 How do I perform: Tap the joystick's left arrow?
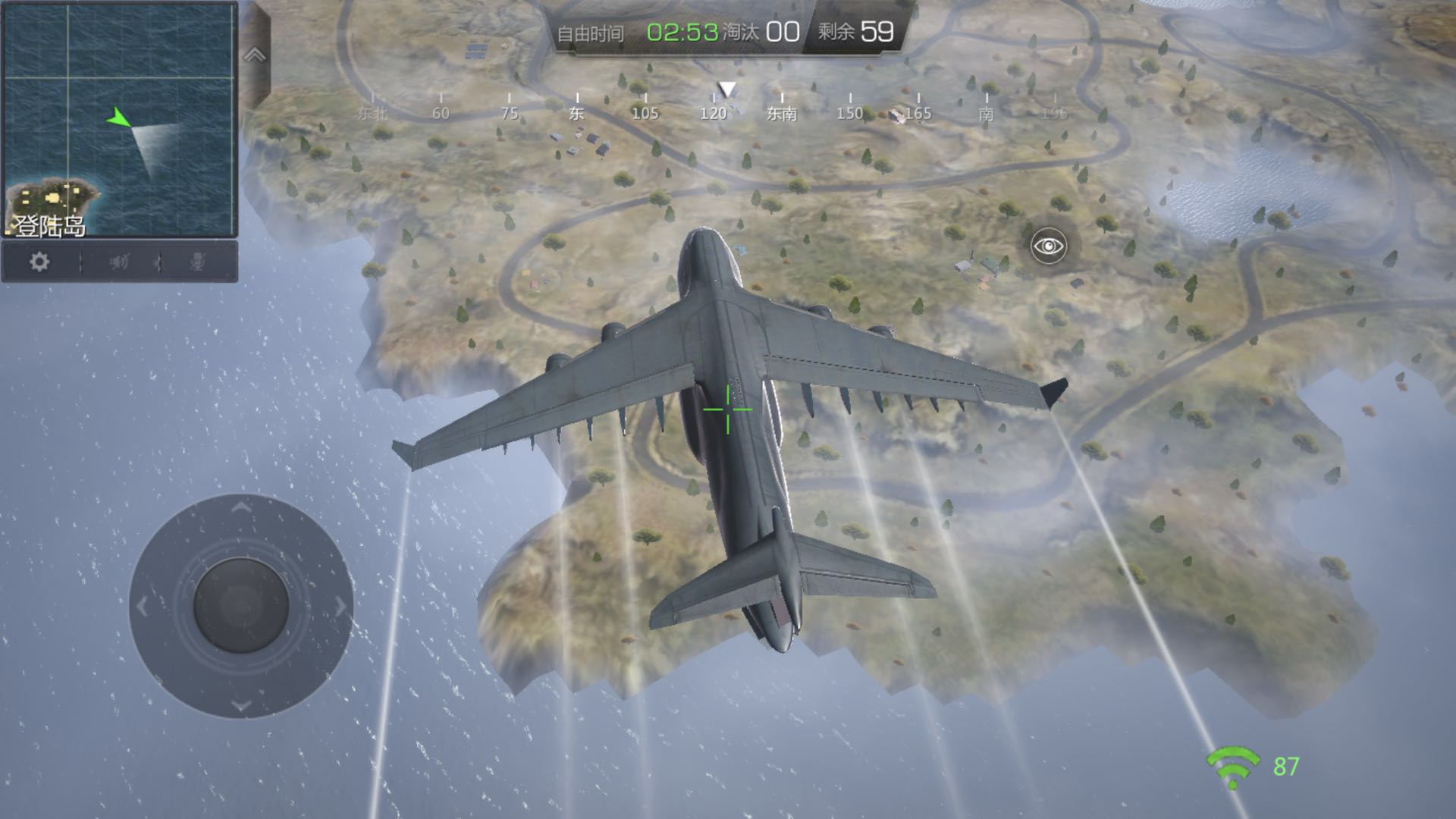click(x=143, y=606)
